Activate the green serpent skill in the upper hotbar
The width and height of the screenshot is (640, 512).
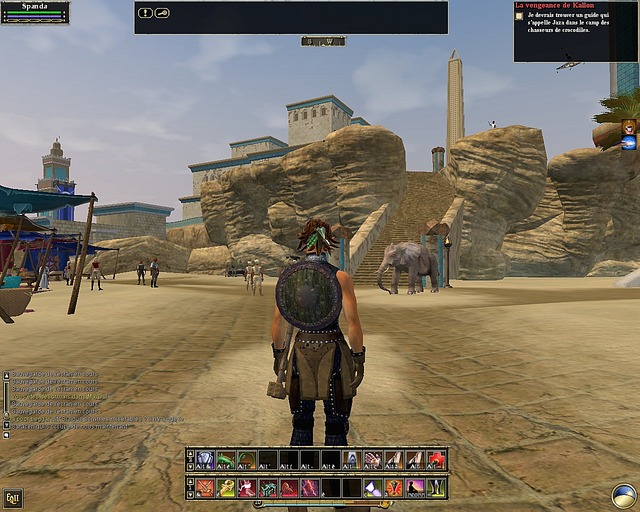(226, 460)
